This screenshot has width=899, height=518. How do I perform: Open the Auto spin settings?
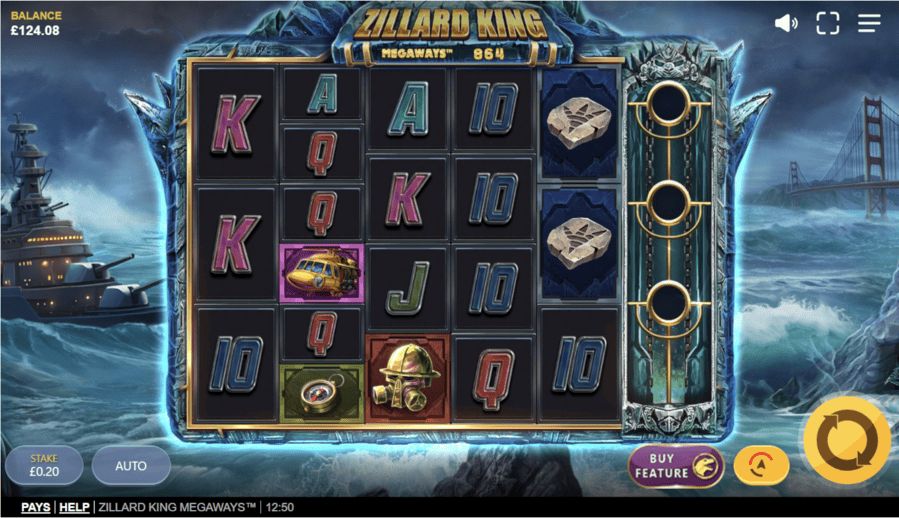click(131, 466)
